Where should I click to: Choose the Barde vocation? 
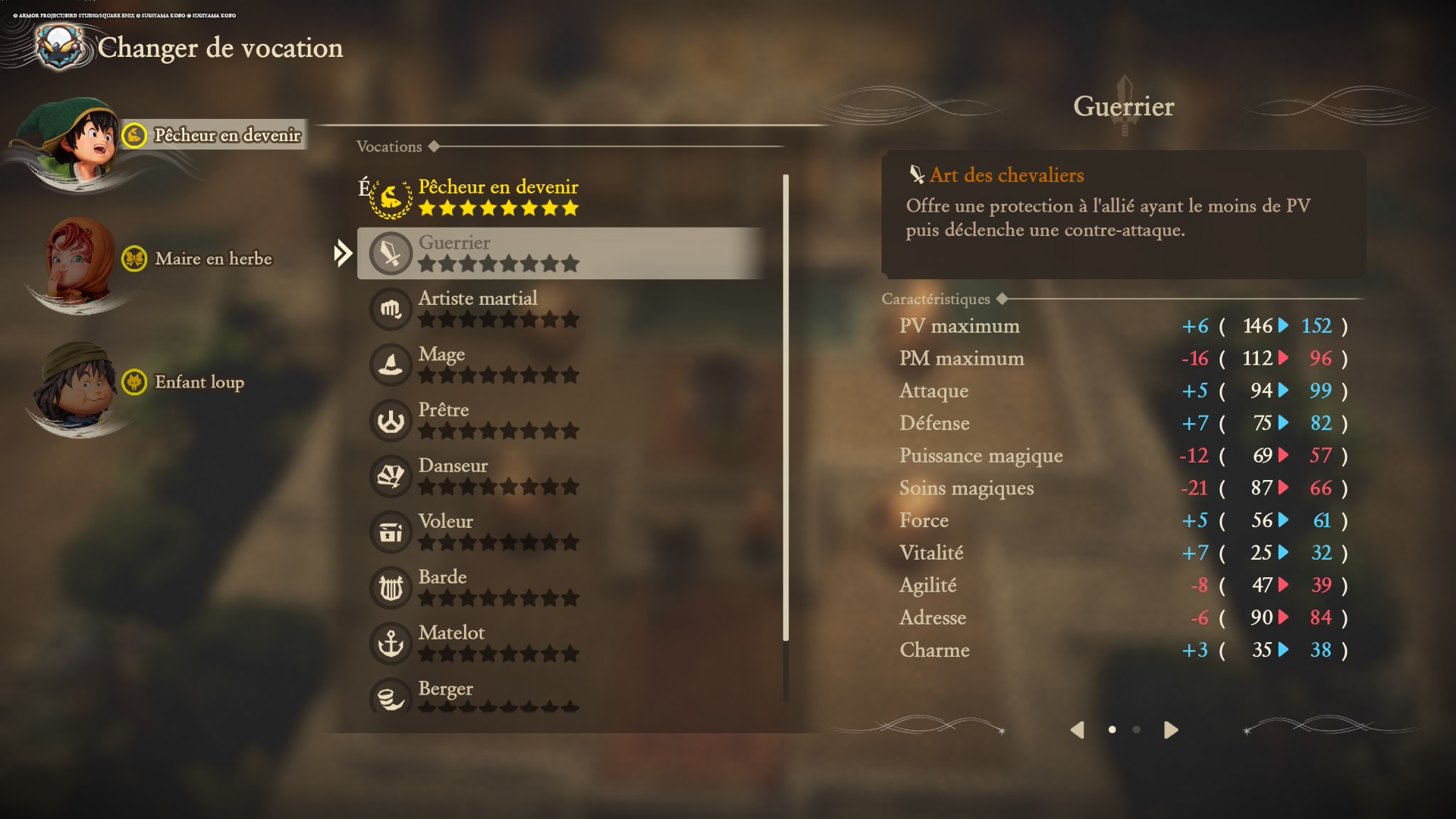pyautogui.click(x=497, y=587)
